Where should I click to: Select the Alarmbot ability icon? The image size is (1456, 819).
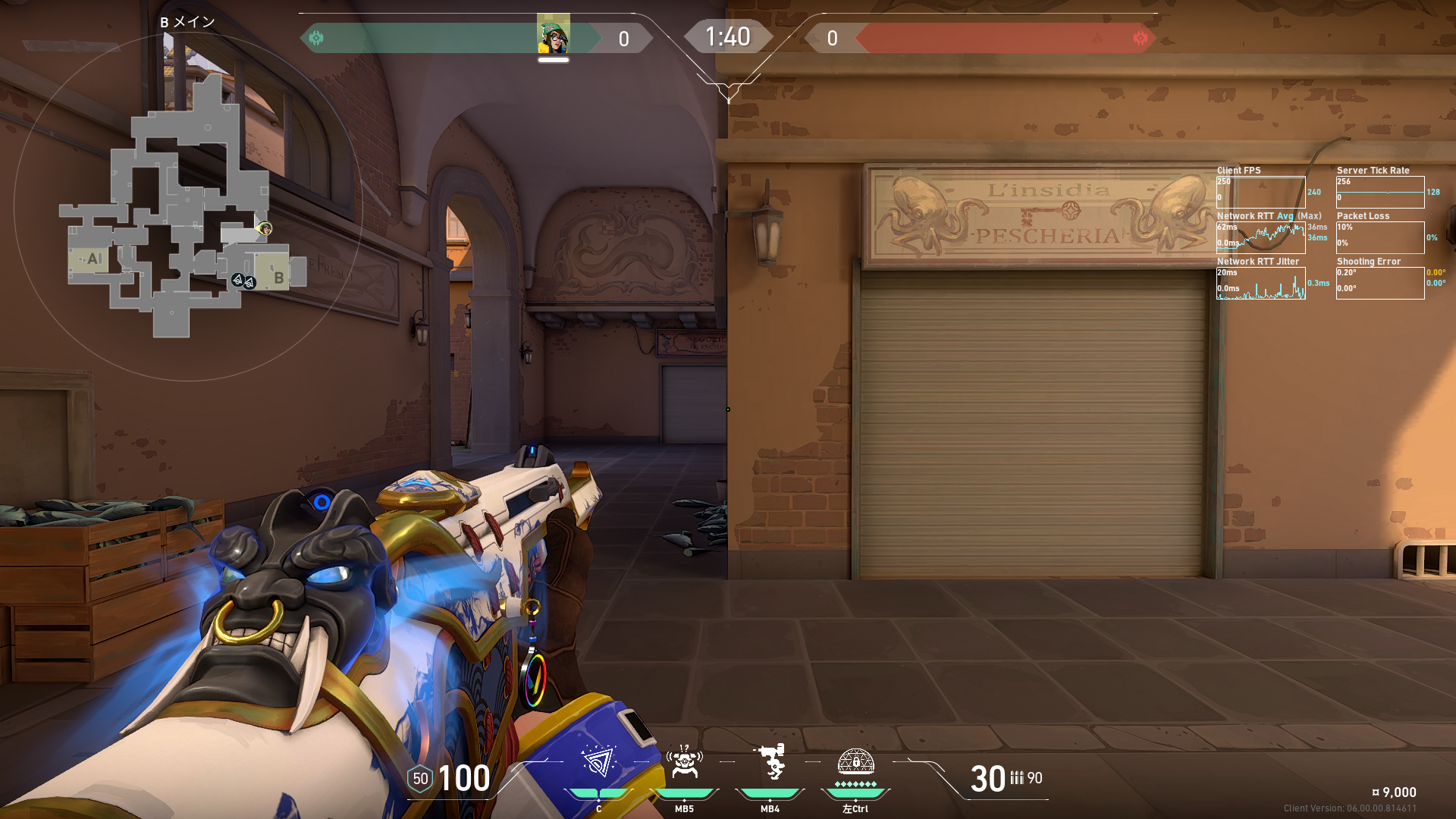point(684,762)
